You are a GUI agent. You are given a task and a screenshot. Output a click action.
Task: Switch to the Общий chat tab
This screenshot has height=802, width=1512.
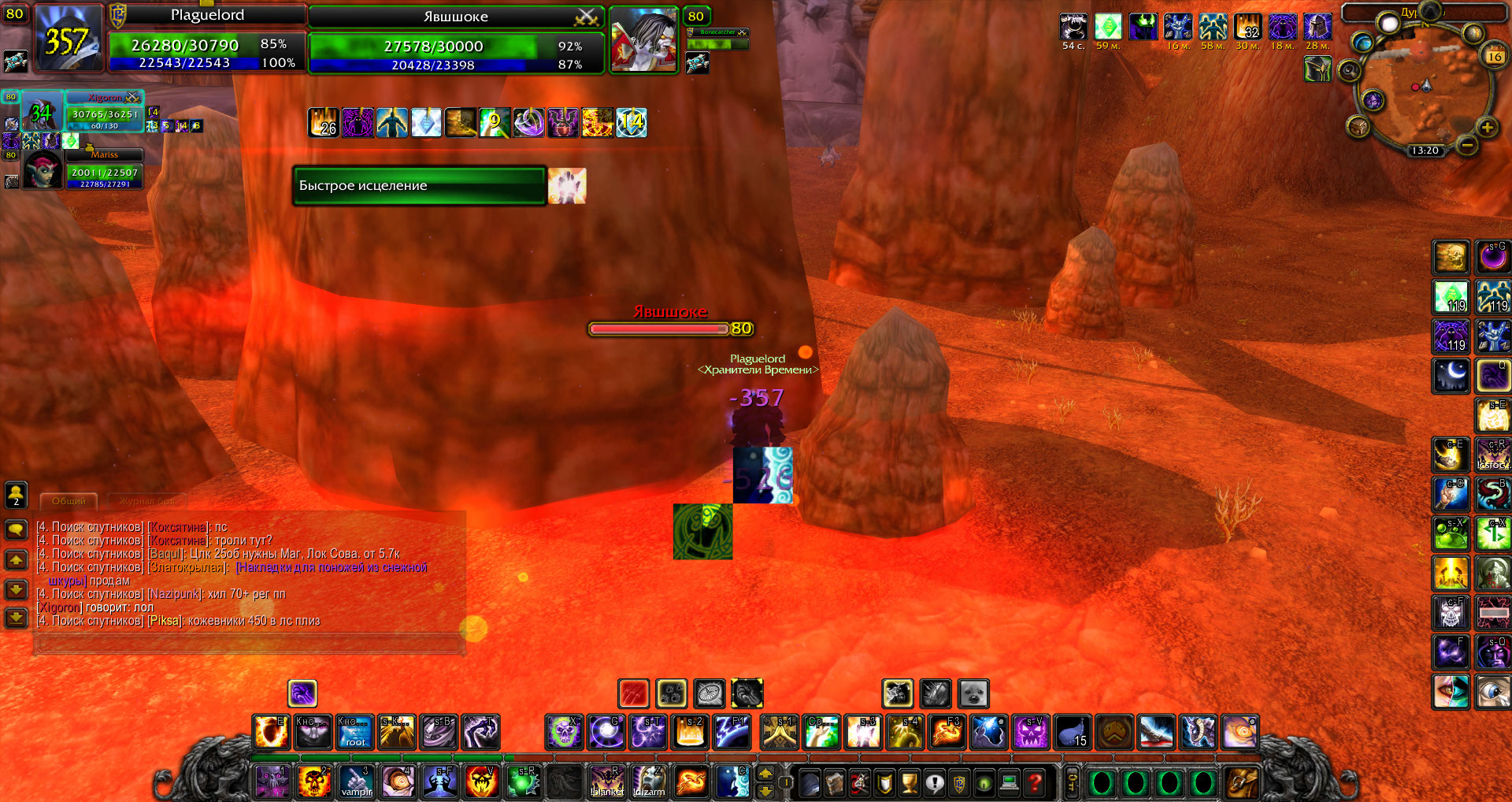[x=69, y=501]
